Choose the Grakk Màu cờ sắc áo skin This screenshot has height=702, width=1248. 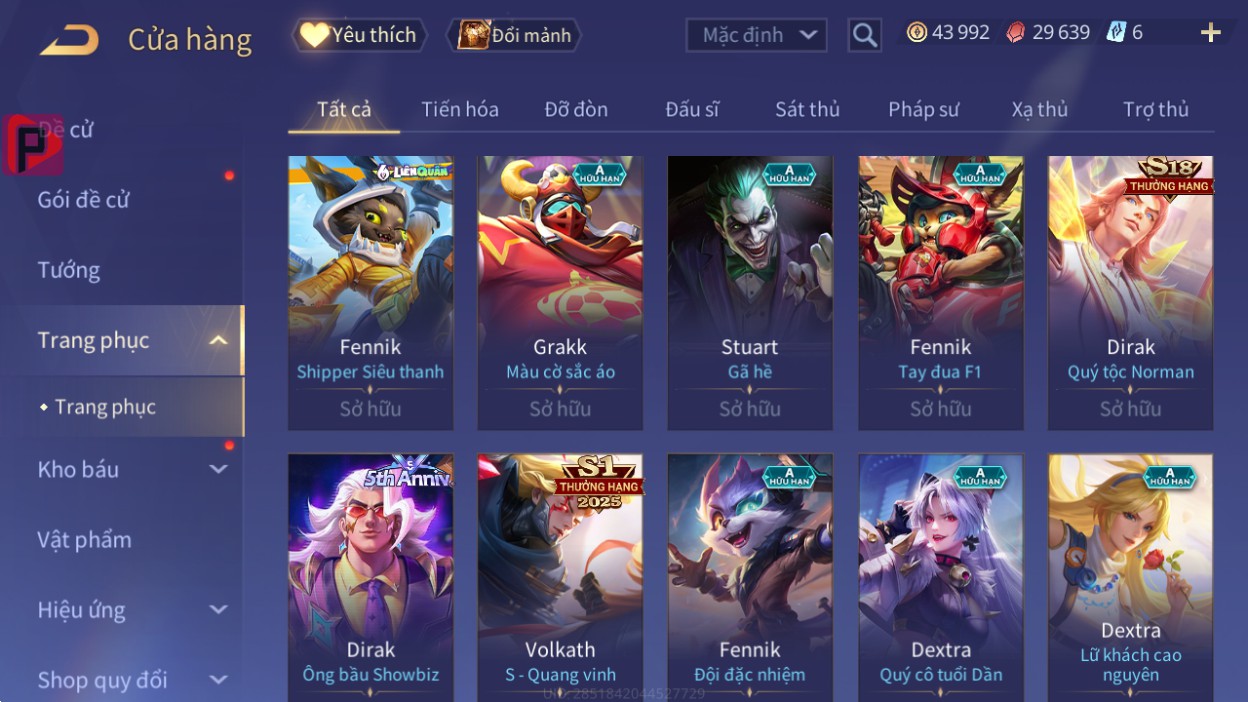click(560, 292)
